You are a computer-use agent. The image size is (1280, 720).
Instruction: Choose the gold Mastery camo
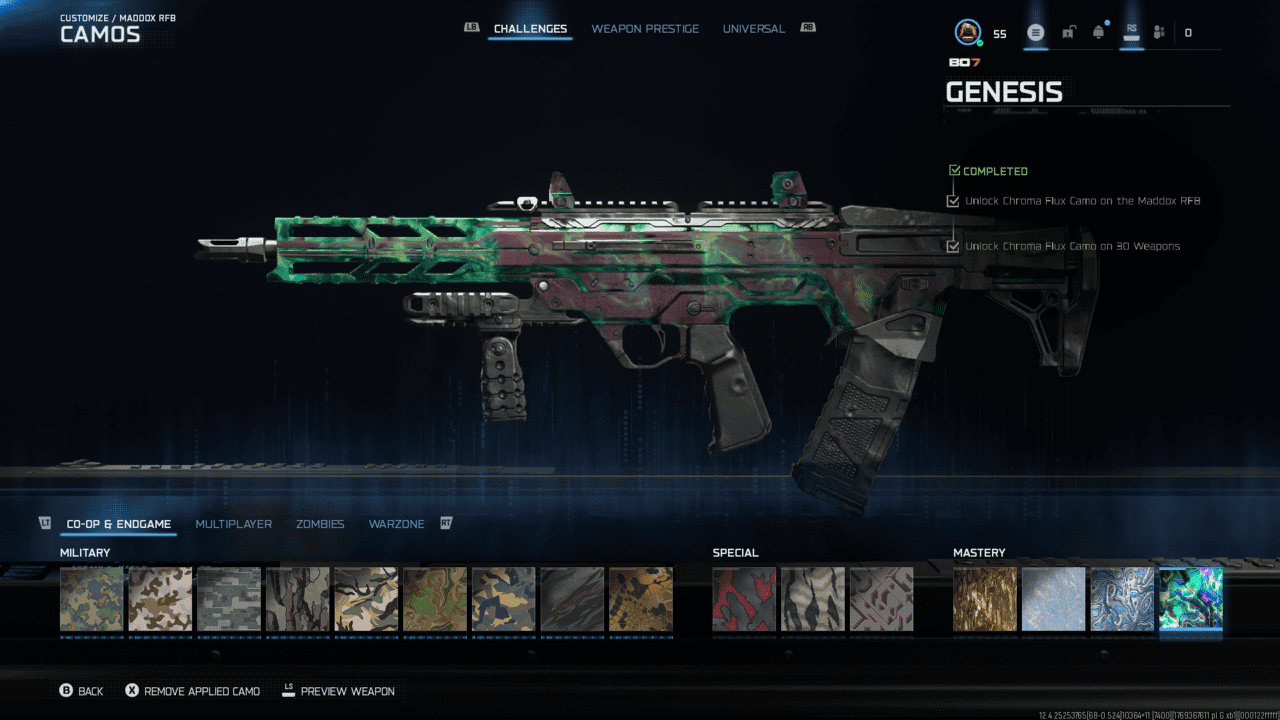985,599
